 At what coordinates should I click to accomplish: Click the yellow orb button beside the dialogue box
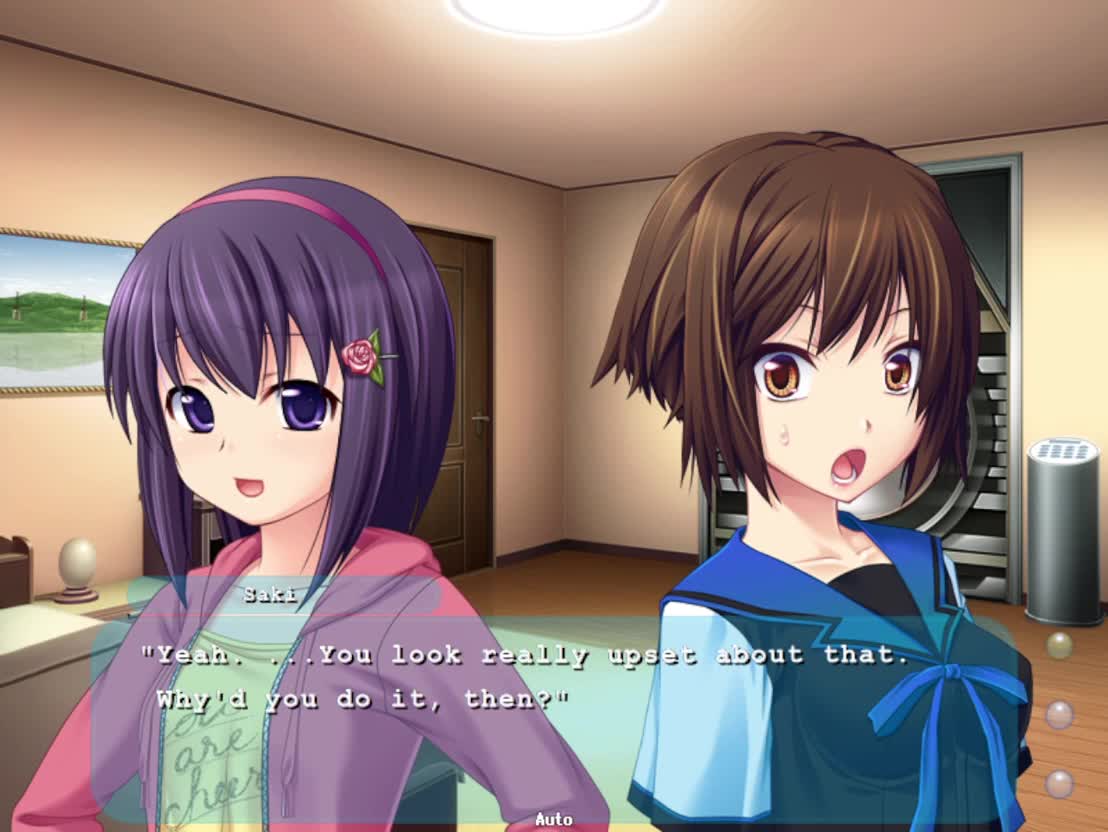pos(1059,645)
